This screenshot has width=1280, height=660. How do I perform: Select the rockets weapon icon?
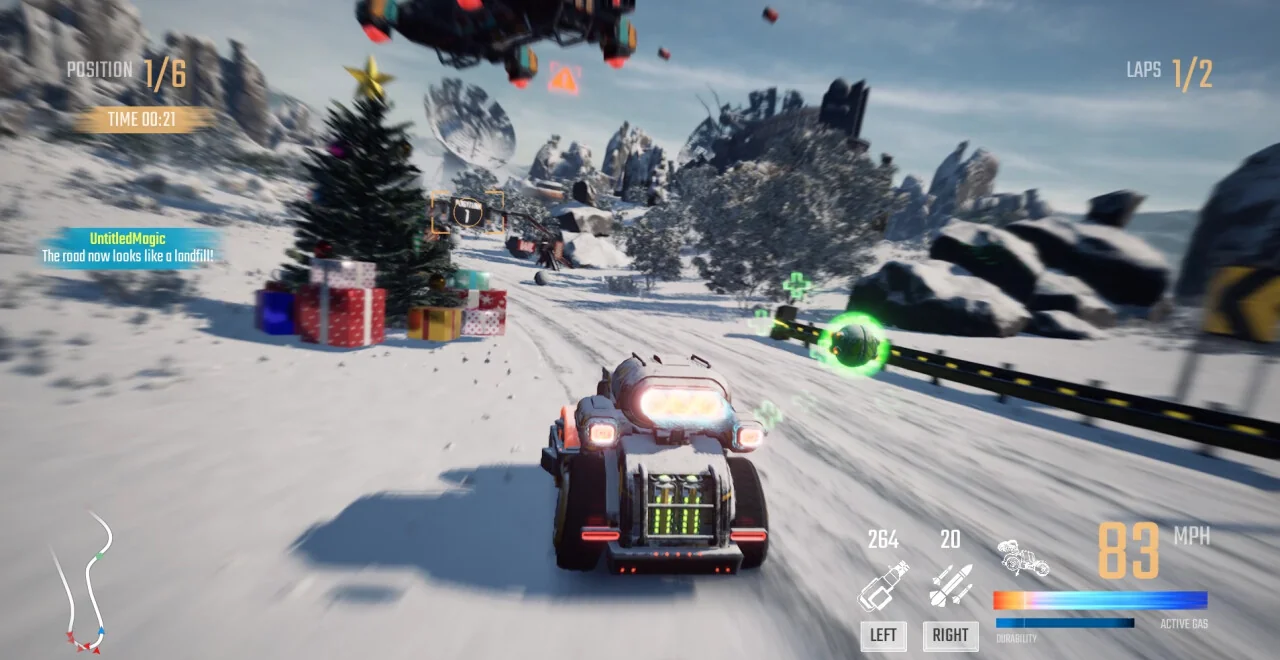point(950,585)
